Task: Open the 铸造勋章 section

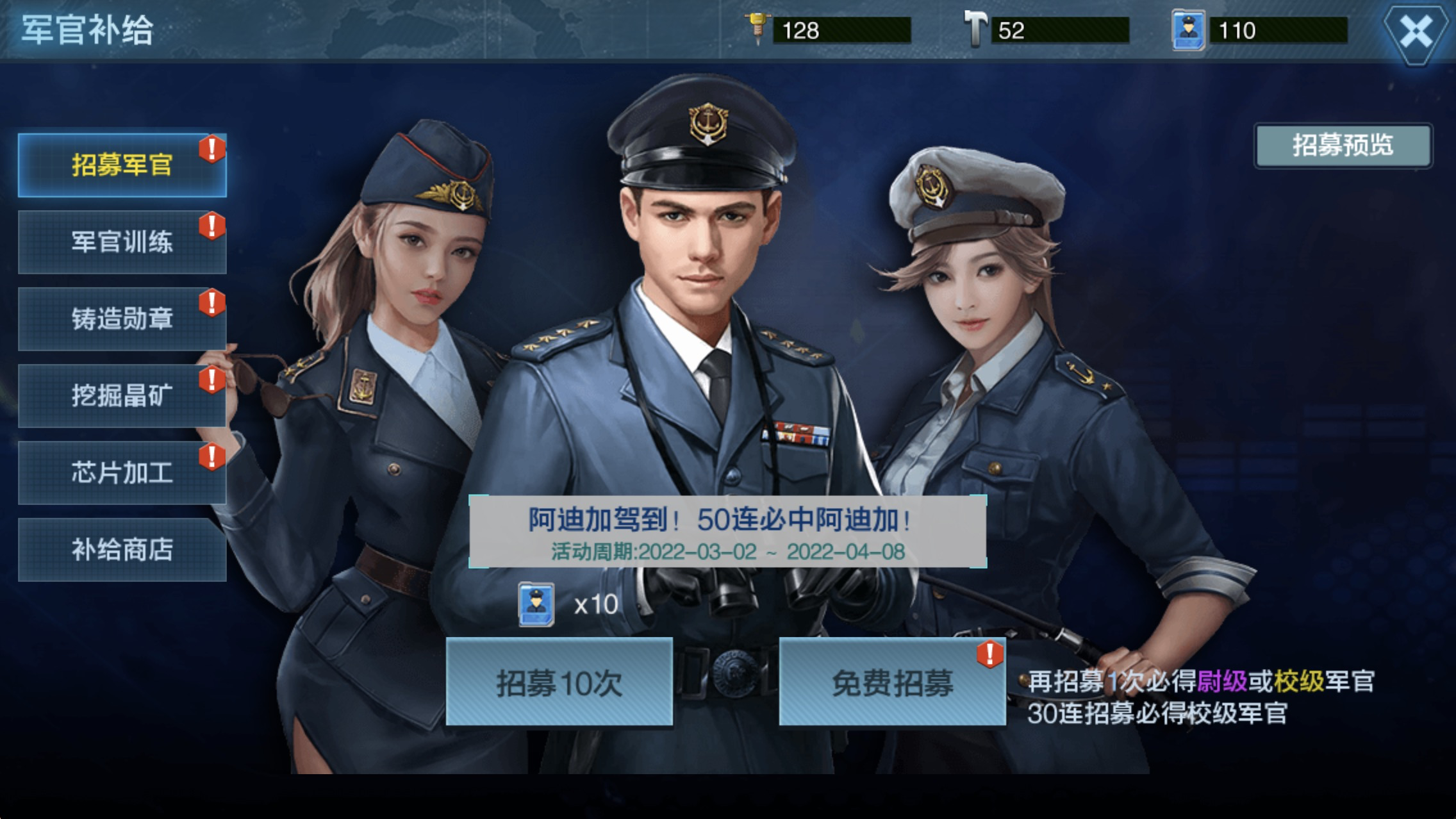Action: pos(121,318)
